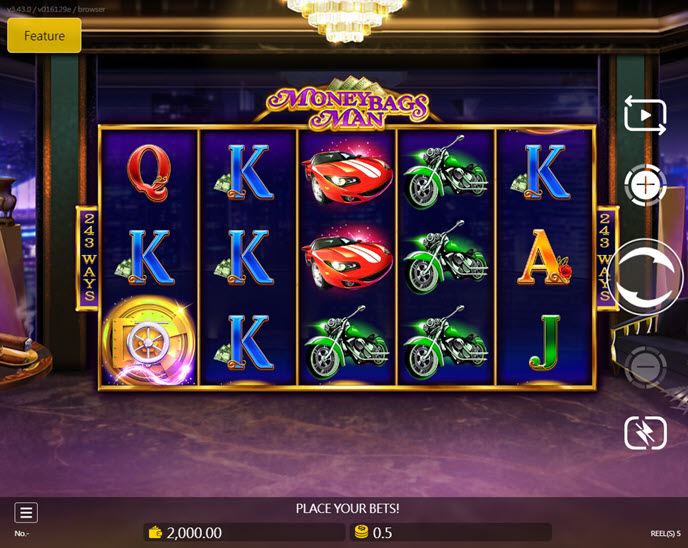Open the Feature buy menu
Viewport: 688px width, 548px height.
(x=44, y=36)
